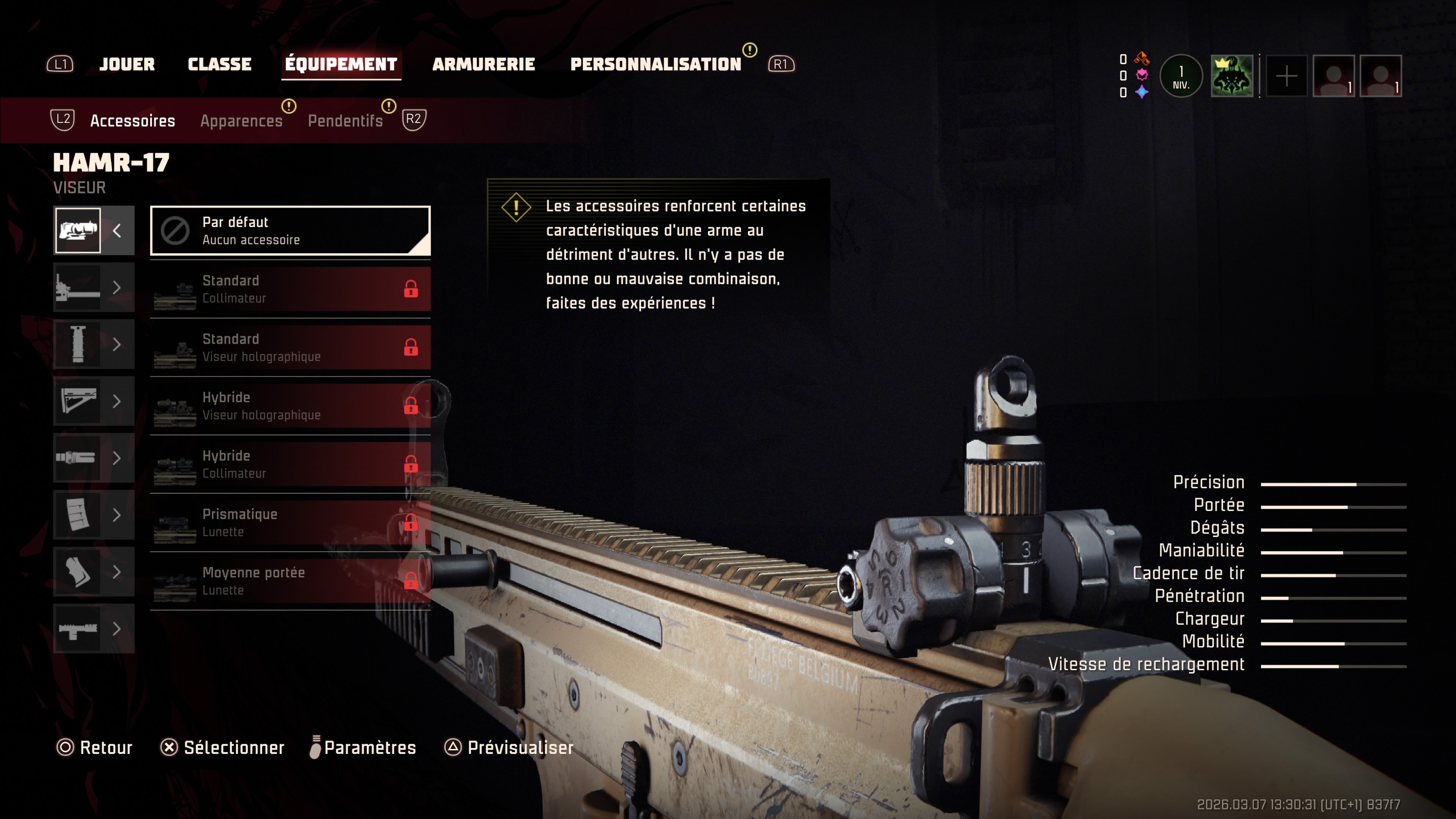Choose the Moyenne portée Lunette scope
The image size is (1456, 819).
(290, 581)
